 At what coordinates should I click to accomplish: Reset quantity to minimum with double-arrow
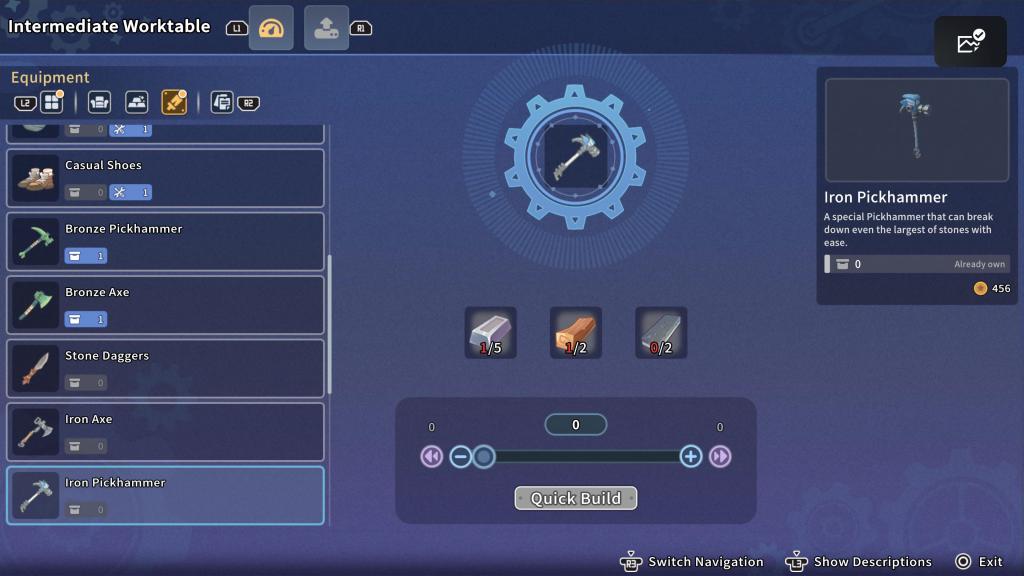[x=431, y=457]
